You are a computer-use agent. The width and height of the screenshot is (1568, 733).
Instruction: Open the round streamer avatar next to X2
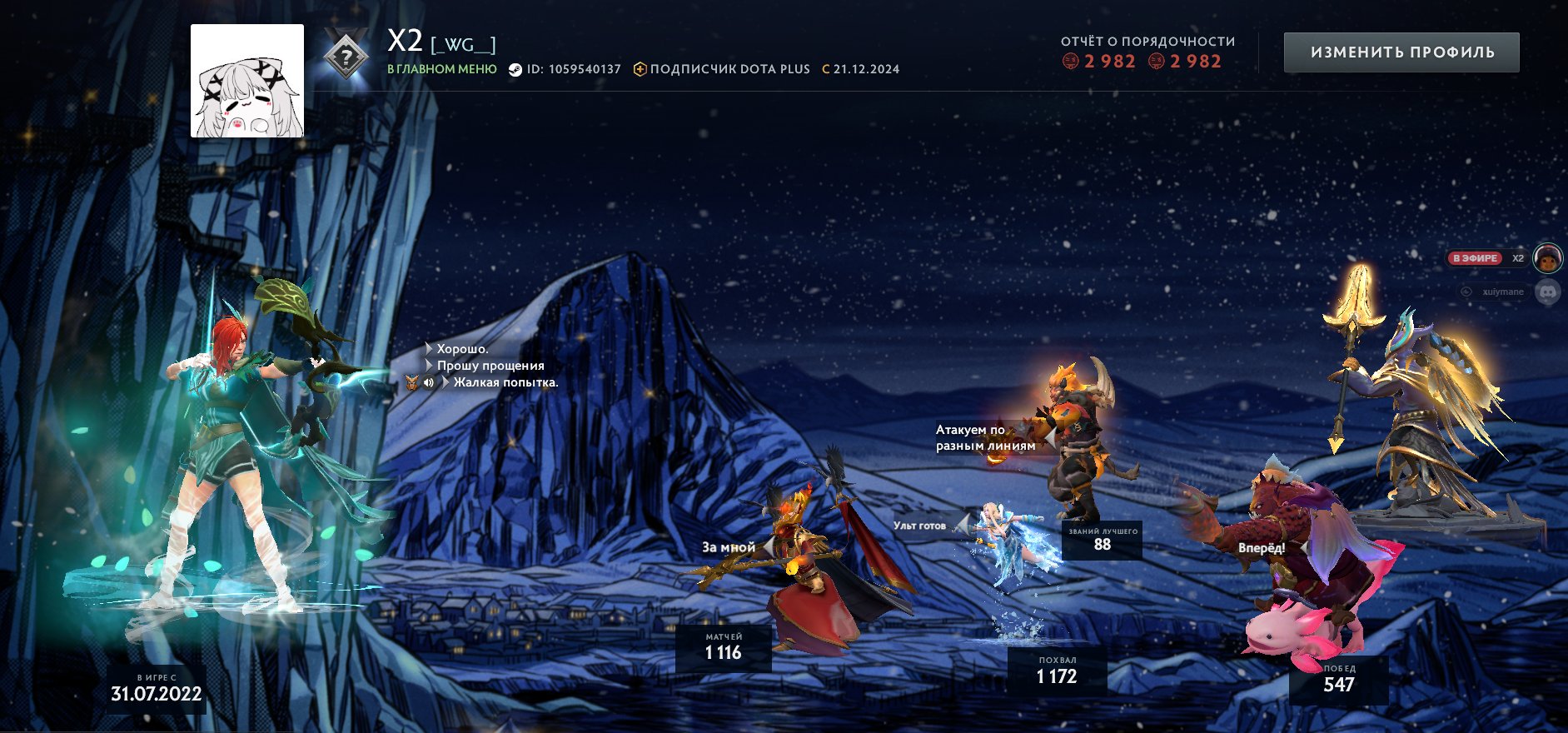1548,259
